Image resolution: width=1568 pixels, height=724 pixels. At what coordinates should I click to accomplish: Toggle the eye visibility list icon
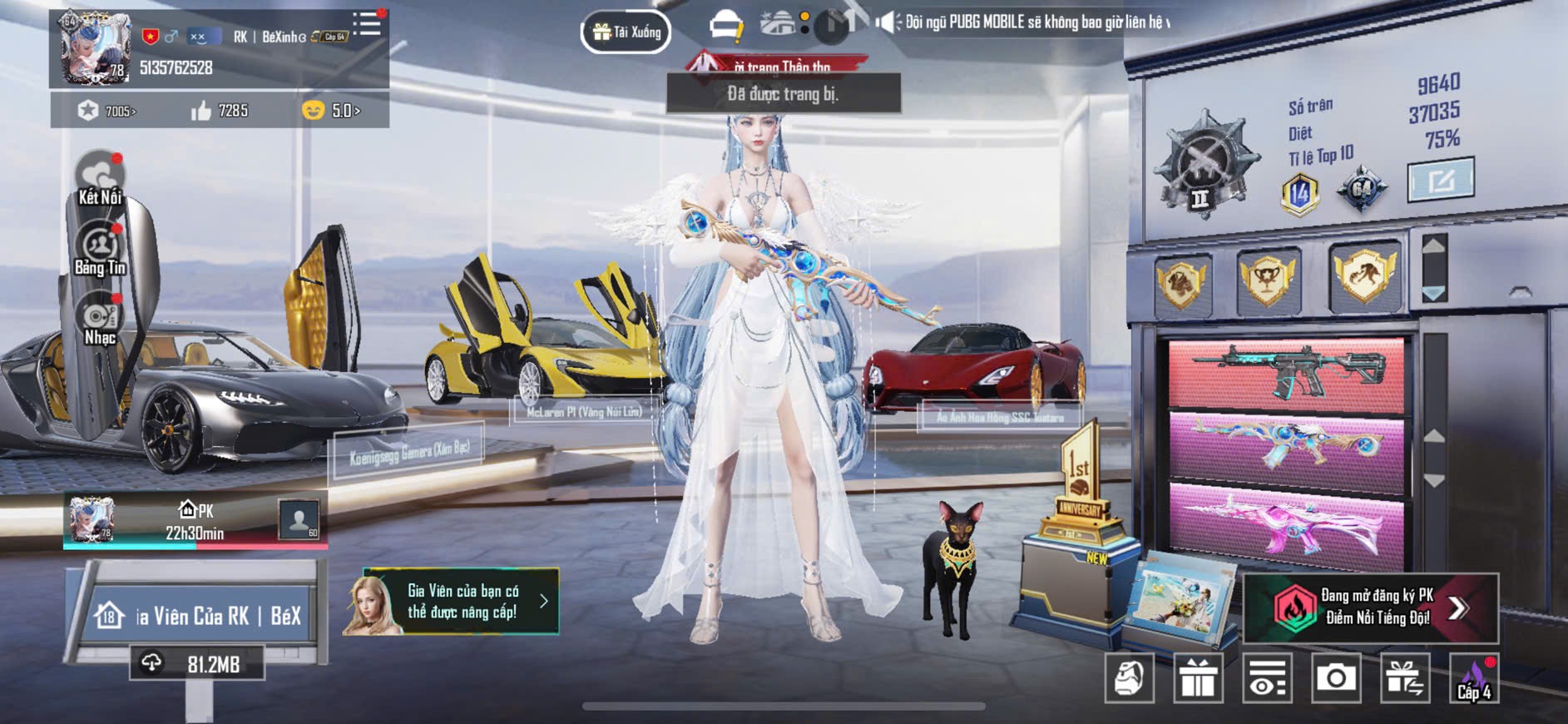[1267, 679]
